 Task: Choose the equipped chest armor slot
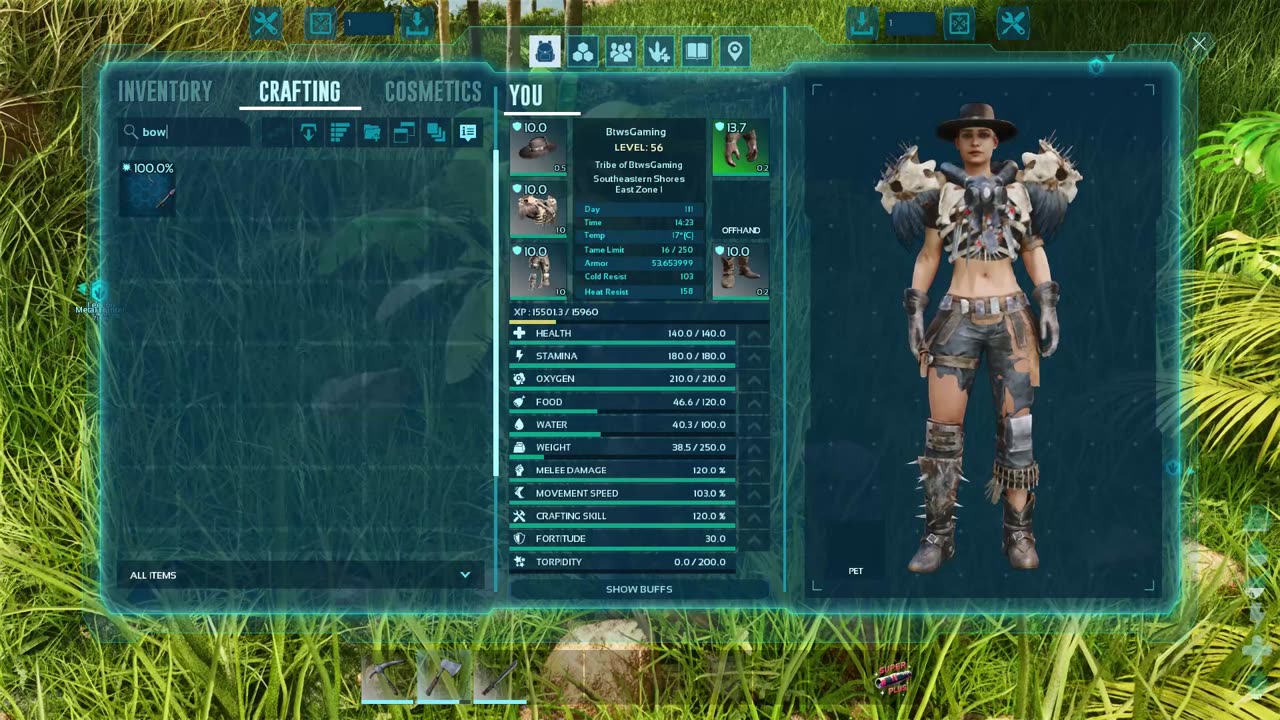point(538,209)
